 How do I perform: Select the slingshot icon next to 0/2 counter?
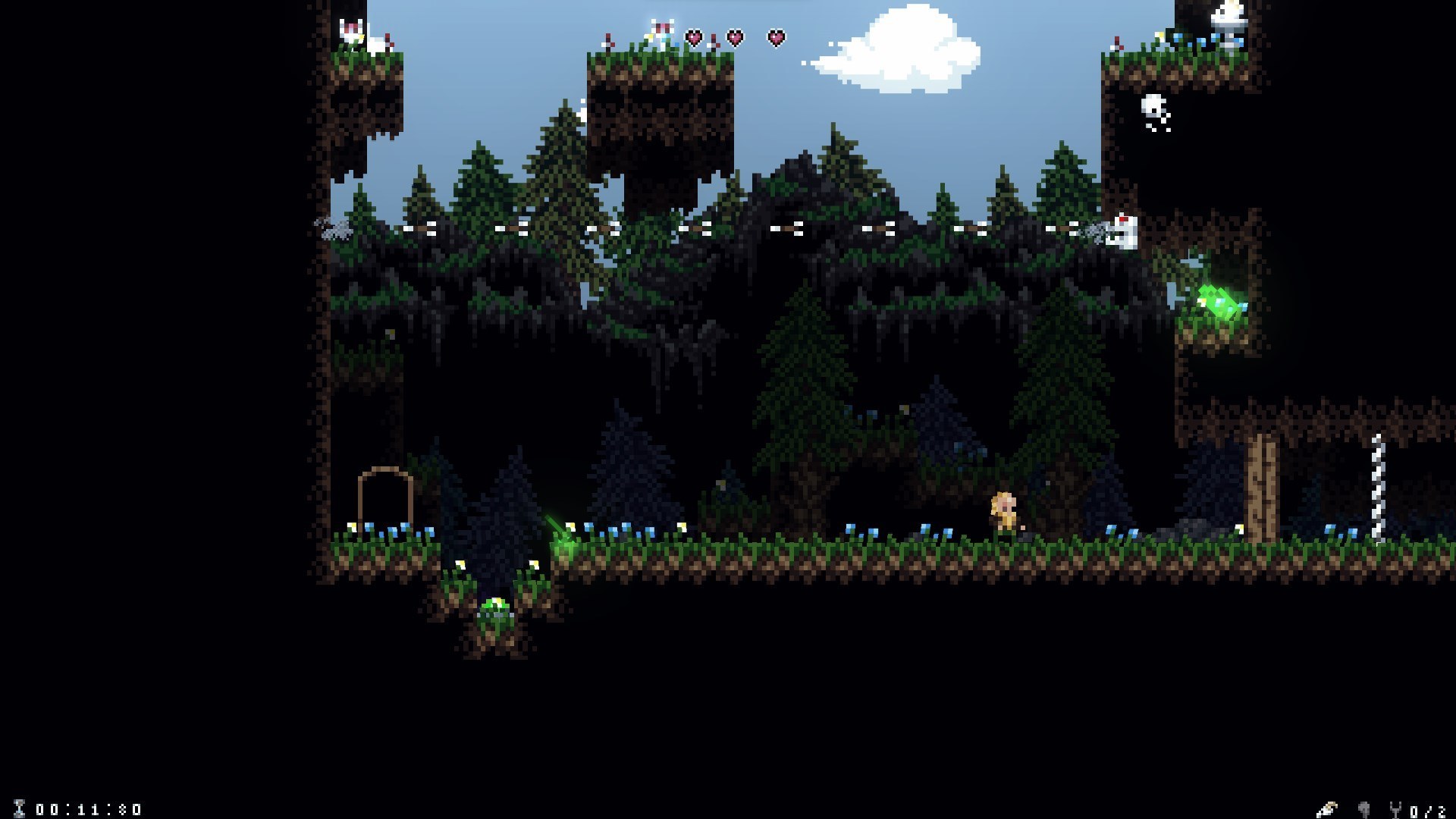tap(1396, 810)
